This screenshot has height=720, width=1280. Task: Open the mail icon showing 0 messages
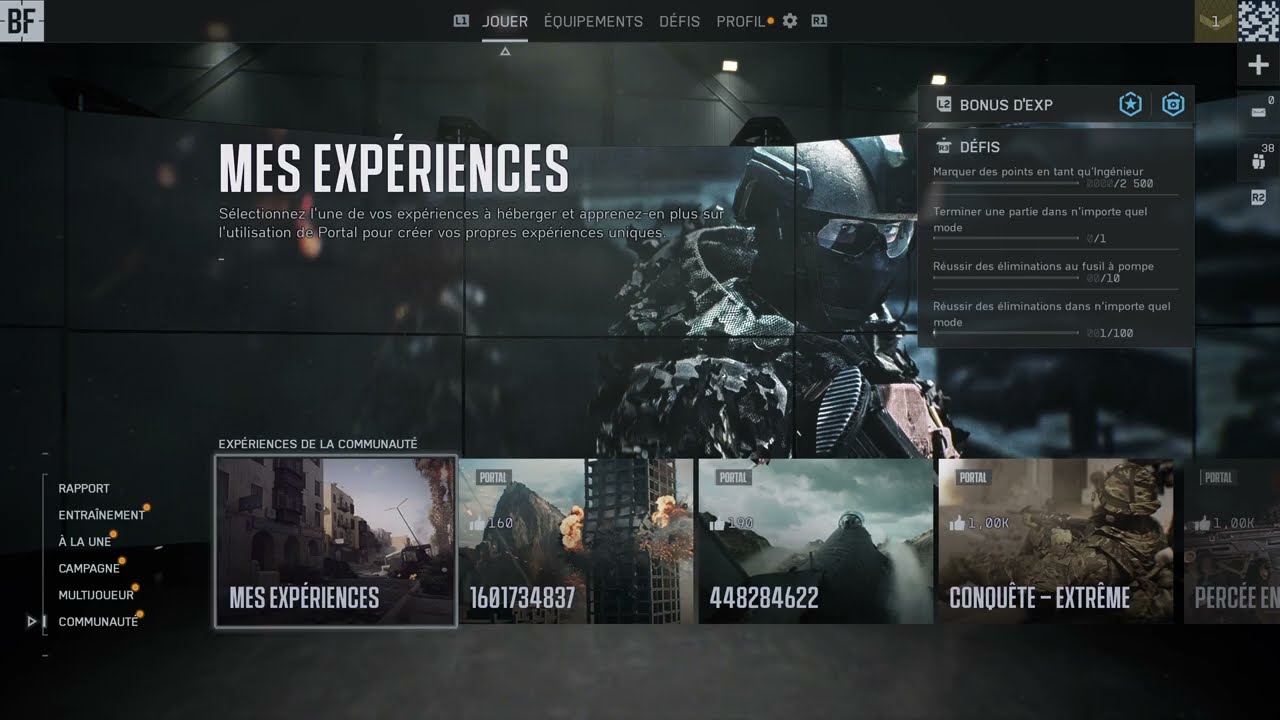point(1257,110)
